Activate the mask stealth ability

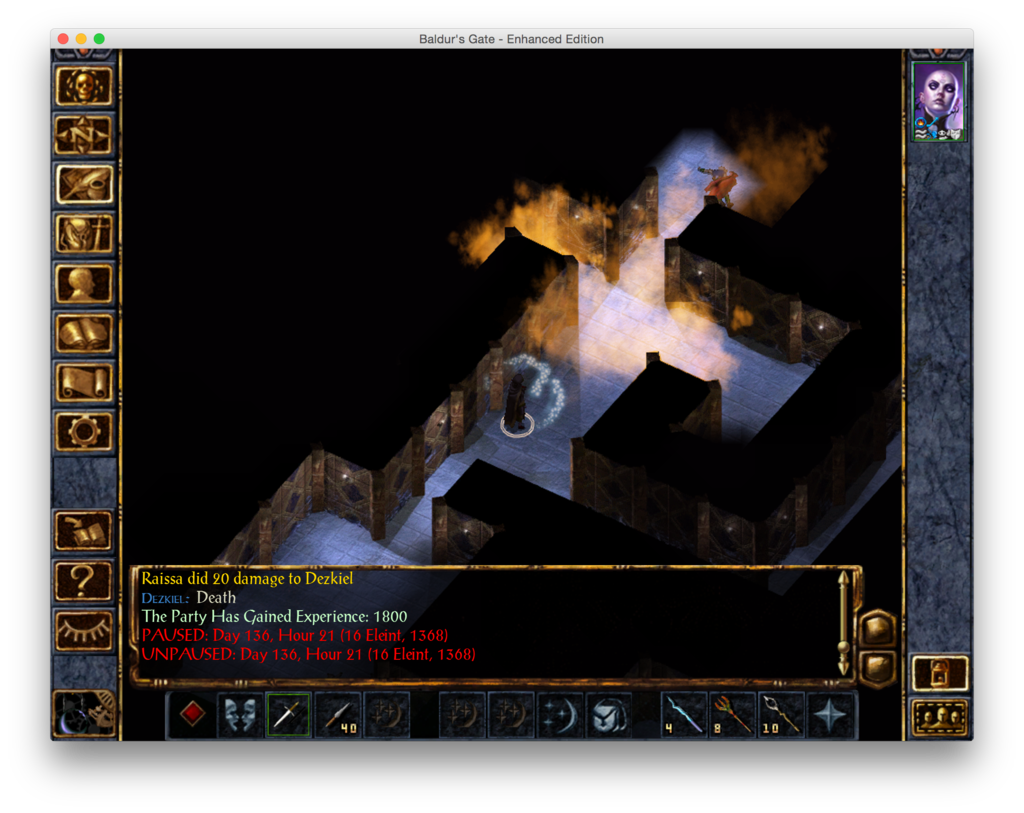[241, 714]
